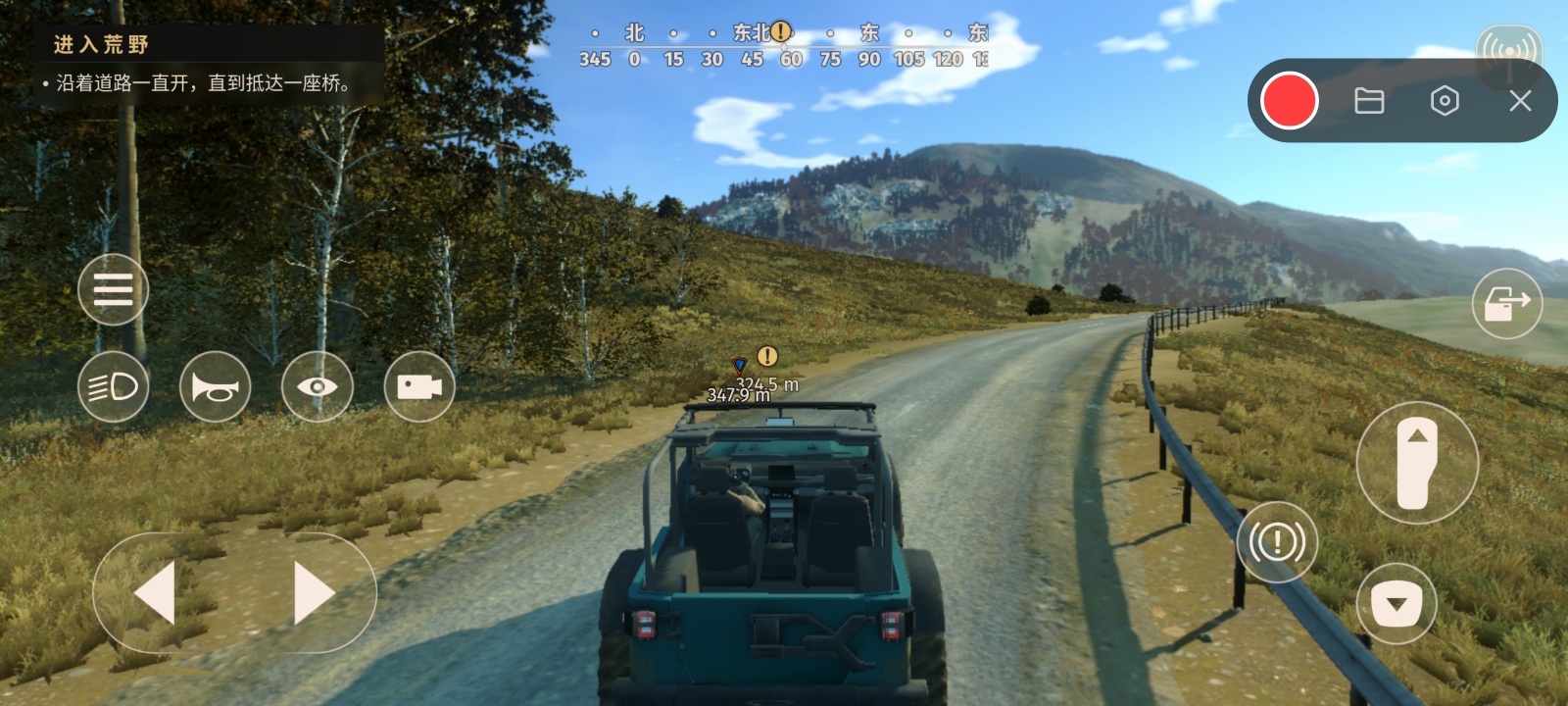Switch camera with the camera button
Image resolution: width=1568 pixels, height=706 pixels.
418,387
